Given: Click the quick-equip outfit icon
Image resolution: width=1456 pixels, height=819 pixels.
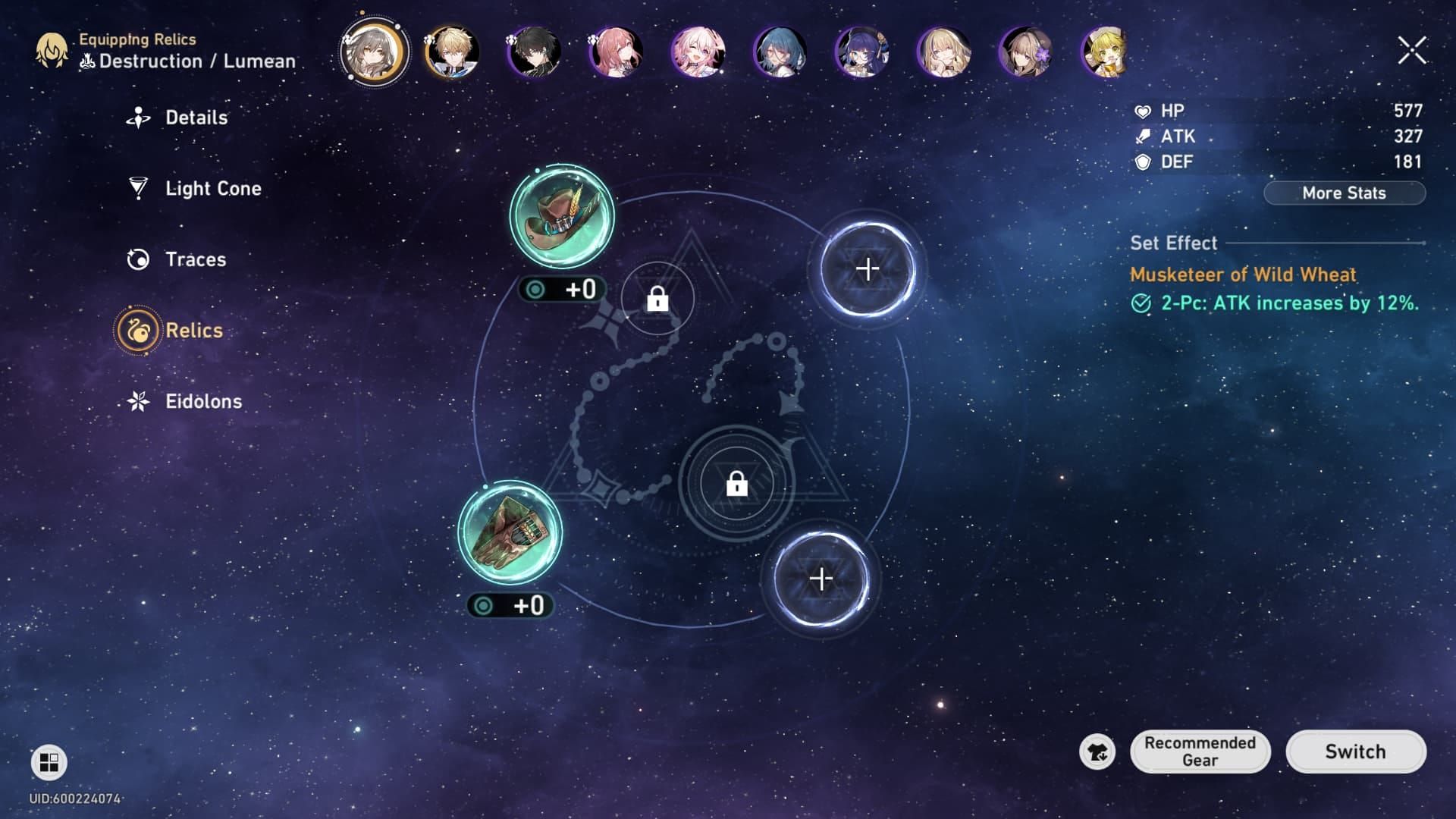Looking at the screenshot, I should (x=1098, y=752).
